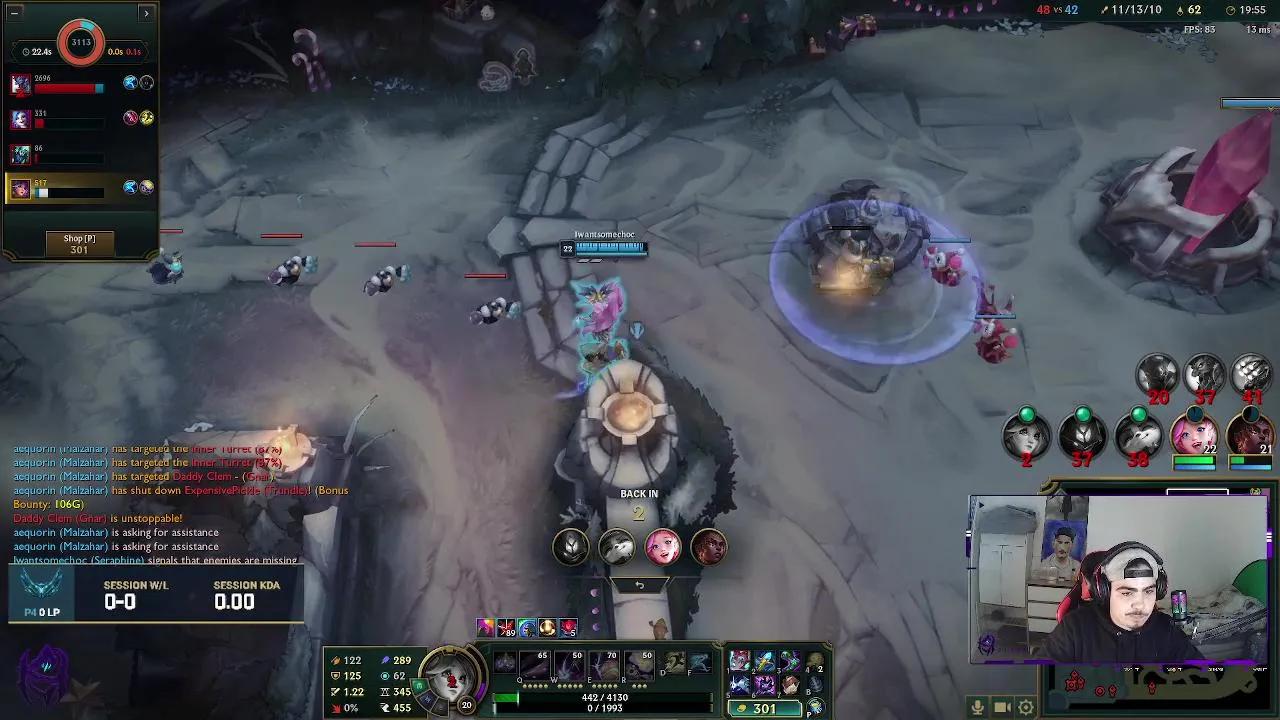Open settings with the gear icon
Image resolution: width=1280 pixels, height=720 pixels.
1025,707
